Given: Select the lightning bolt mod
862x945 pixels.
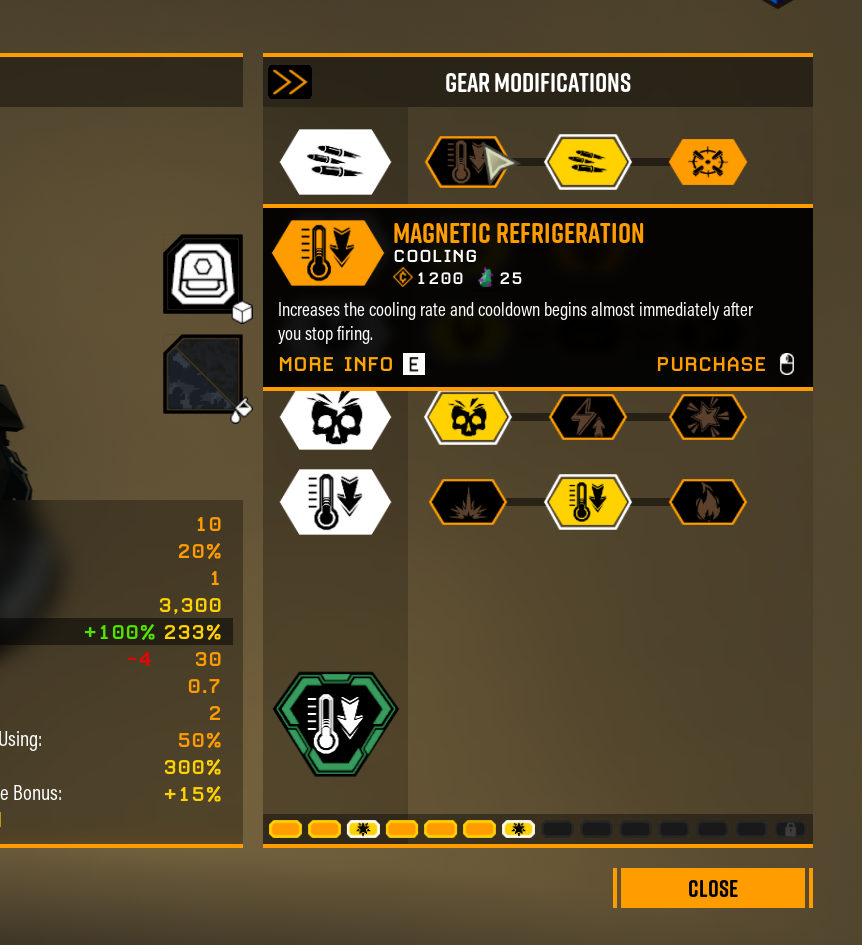Looking at the screenshot, I should click(x=587, y=417).
